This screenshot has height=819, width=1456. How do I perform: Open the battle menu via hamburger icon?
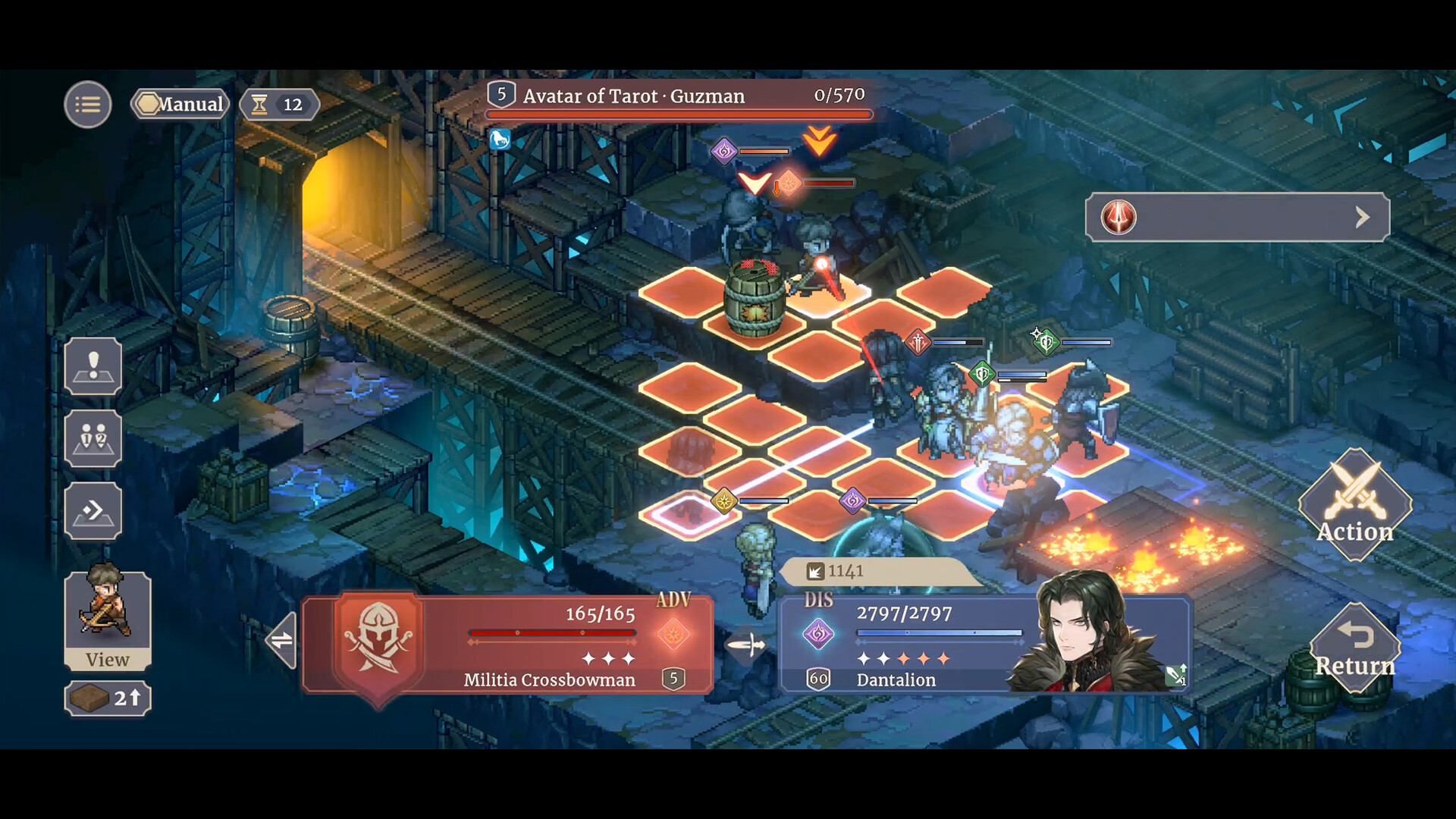[87, 104]
